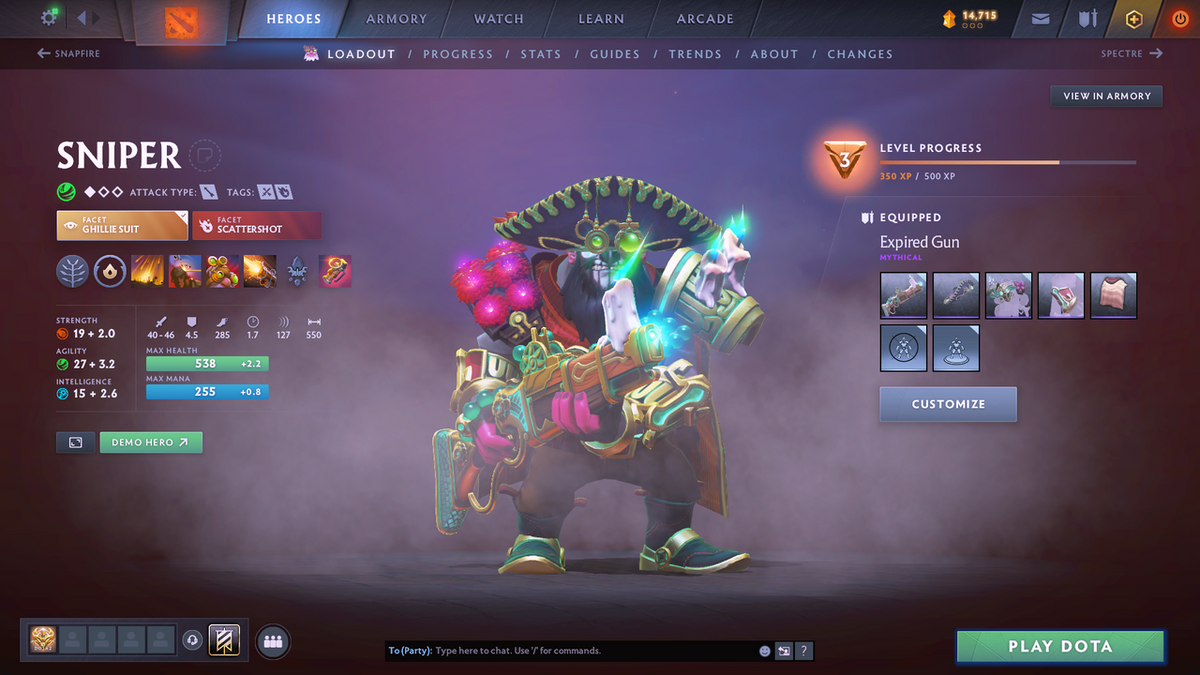The image size is (1200, 675).
Task: Click the View in Armory button
Action: pos(1106,96)
